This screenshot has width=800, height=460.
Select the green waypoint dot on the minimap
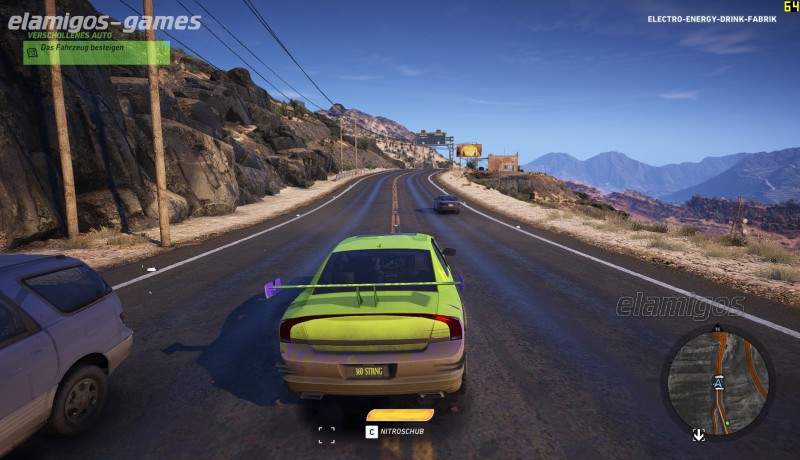click(728, 423)
